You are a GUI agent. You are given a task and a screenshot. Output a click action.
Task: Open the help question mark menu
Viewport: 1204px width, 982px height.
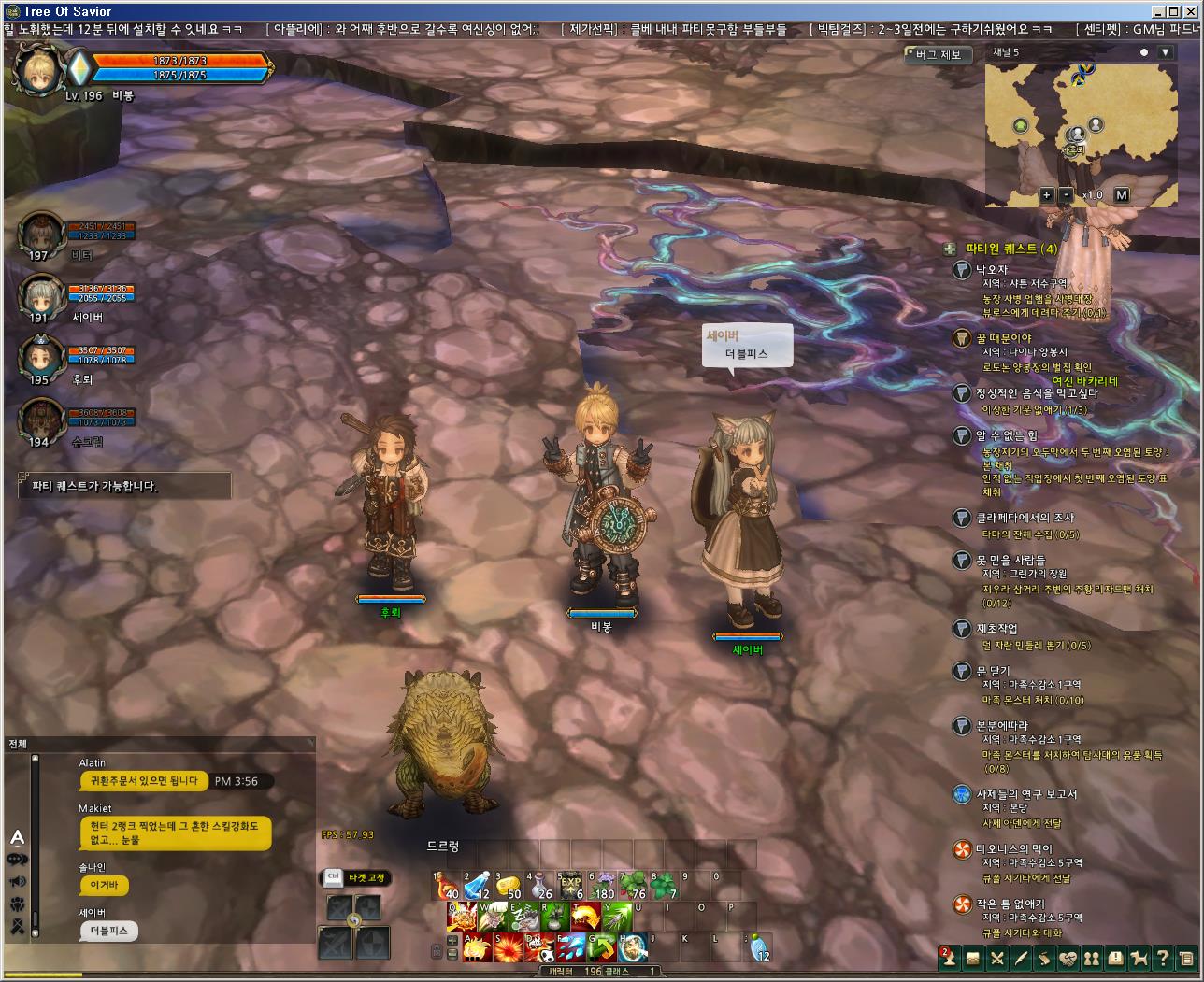tap(1163, 958)
